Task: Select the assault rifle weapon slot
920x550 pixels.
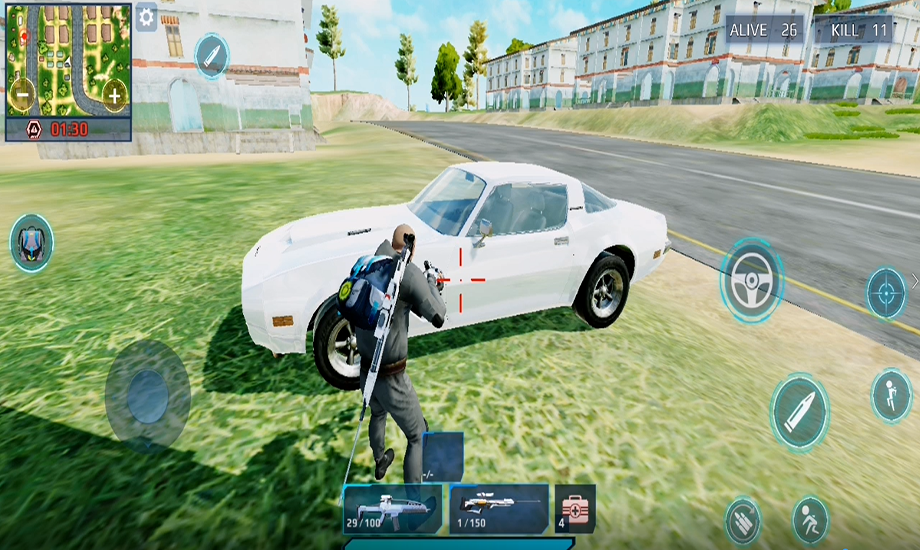Action: [391, 509]
